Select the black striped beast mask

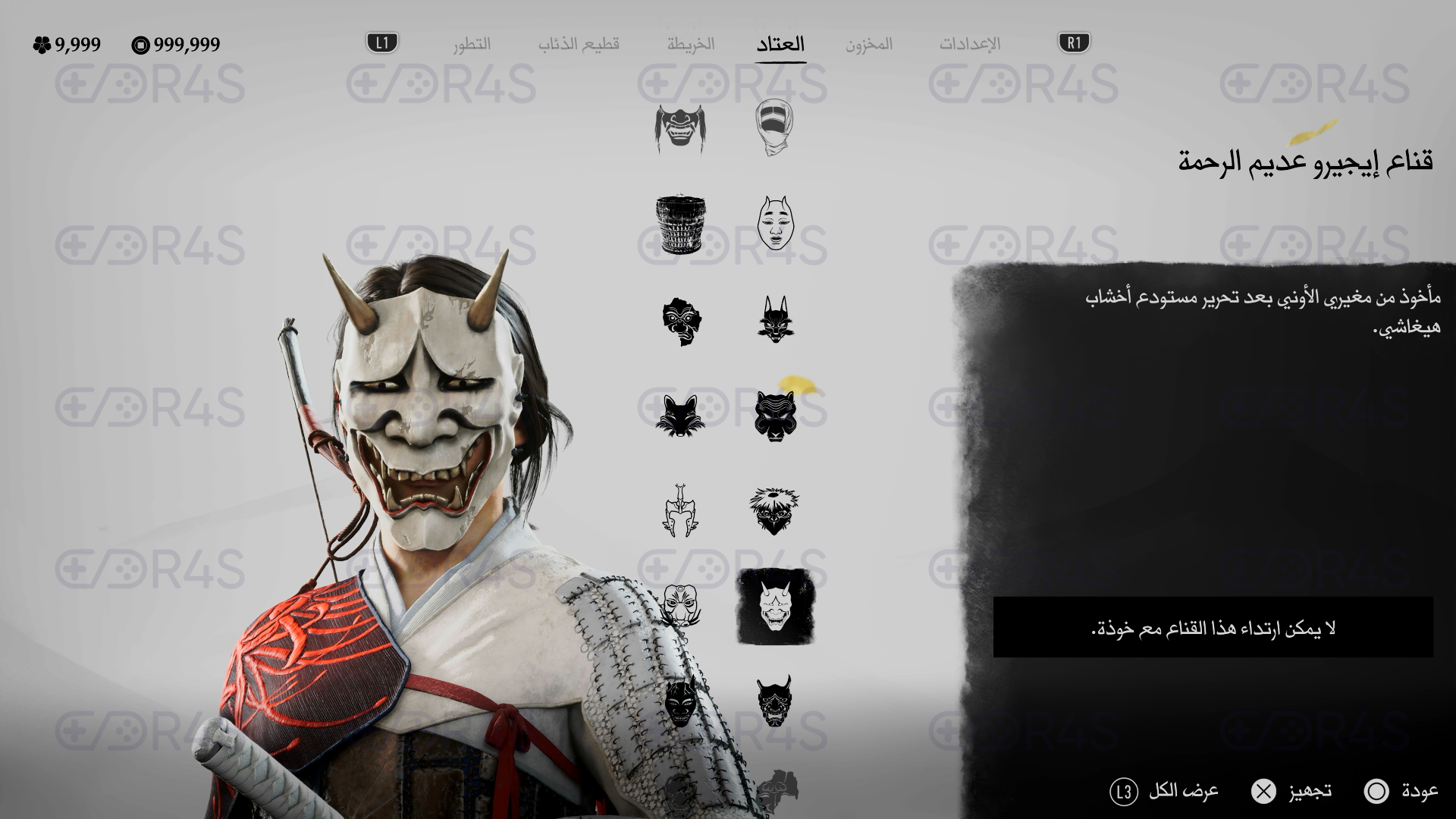774,415
